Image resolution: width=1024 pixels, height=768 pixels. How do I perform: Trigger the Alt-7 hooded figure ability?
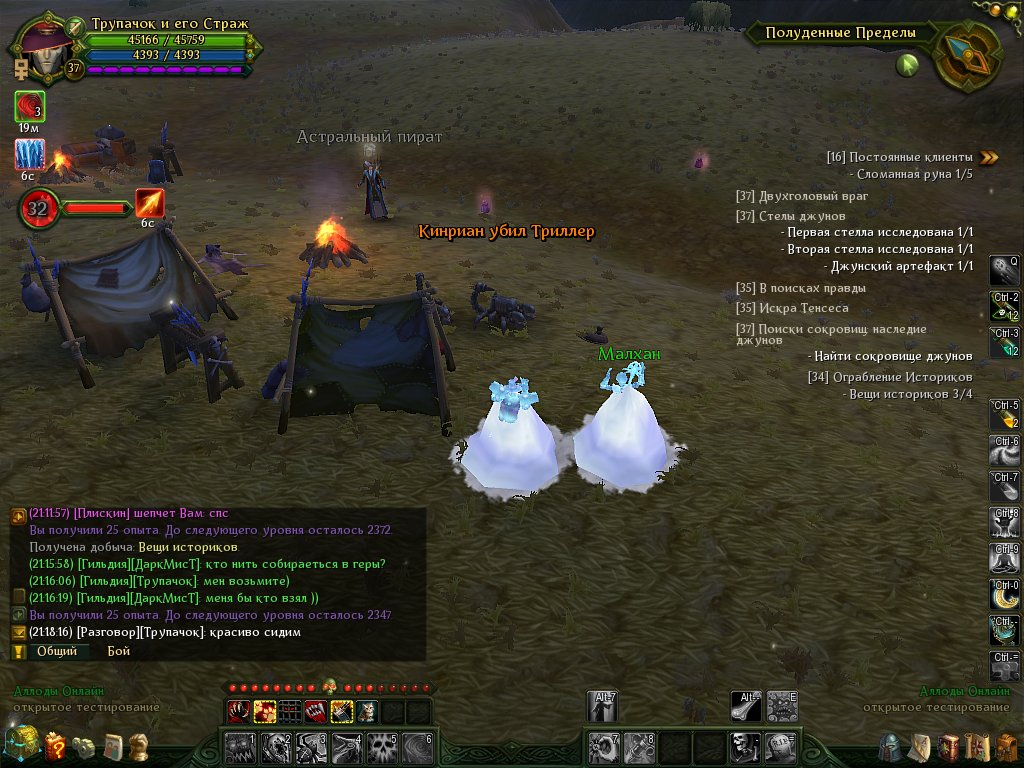click(x=602, y=707)
